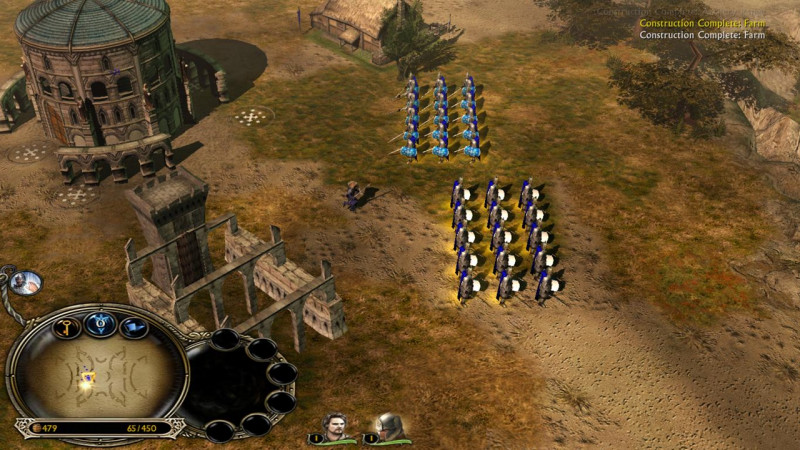Click the minimap in the palantir

coord(95,376)
